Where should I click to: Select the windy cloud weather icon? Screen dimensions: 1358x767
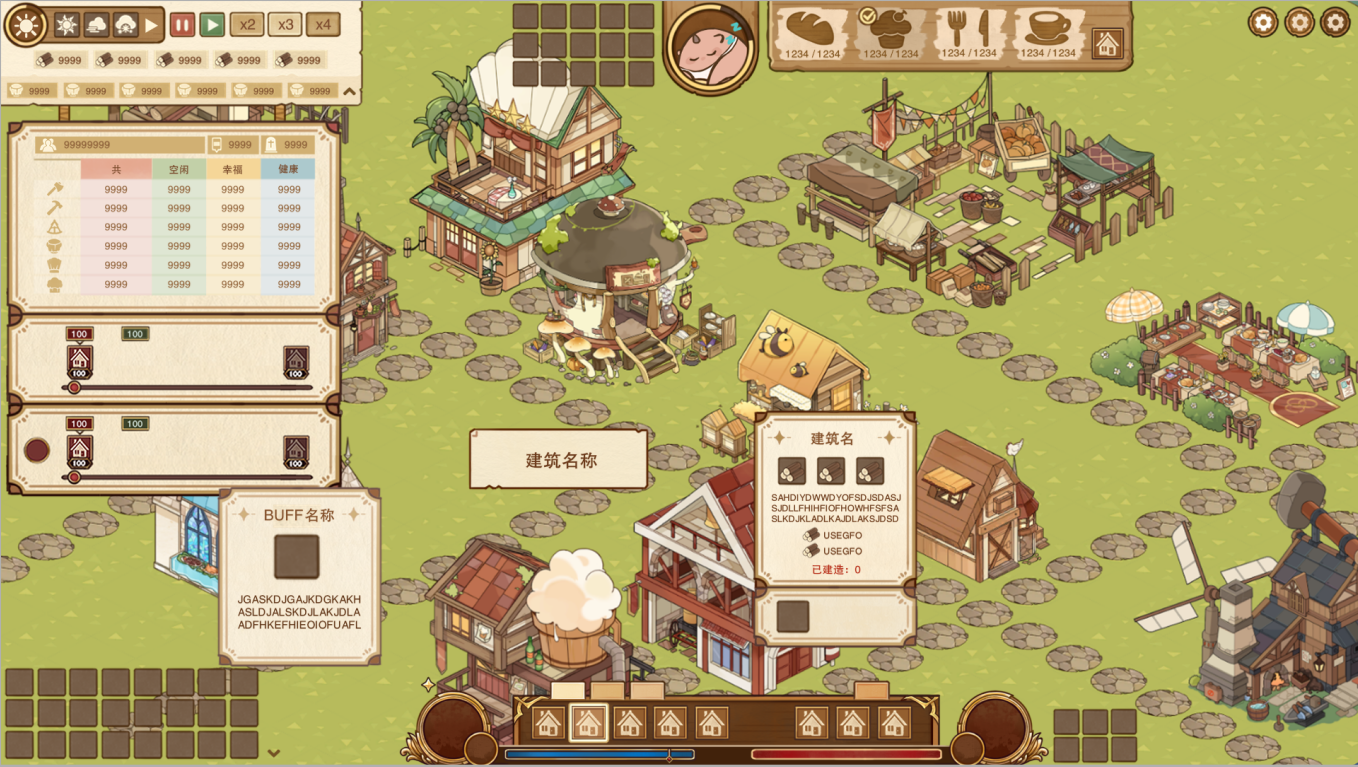[97, 25]
